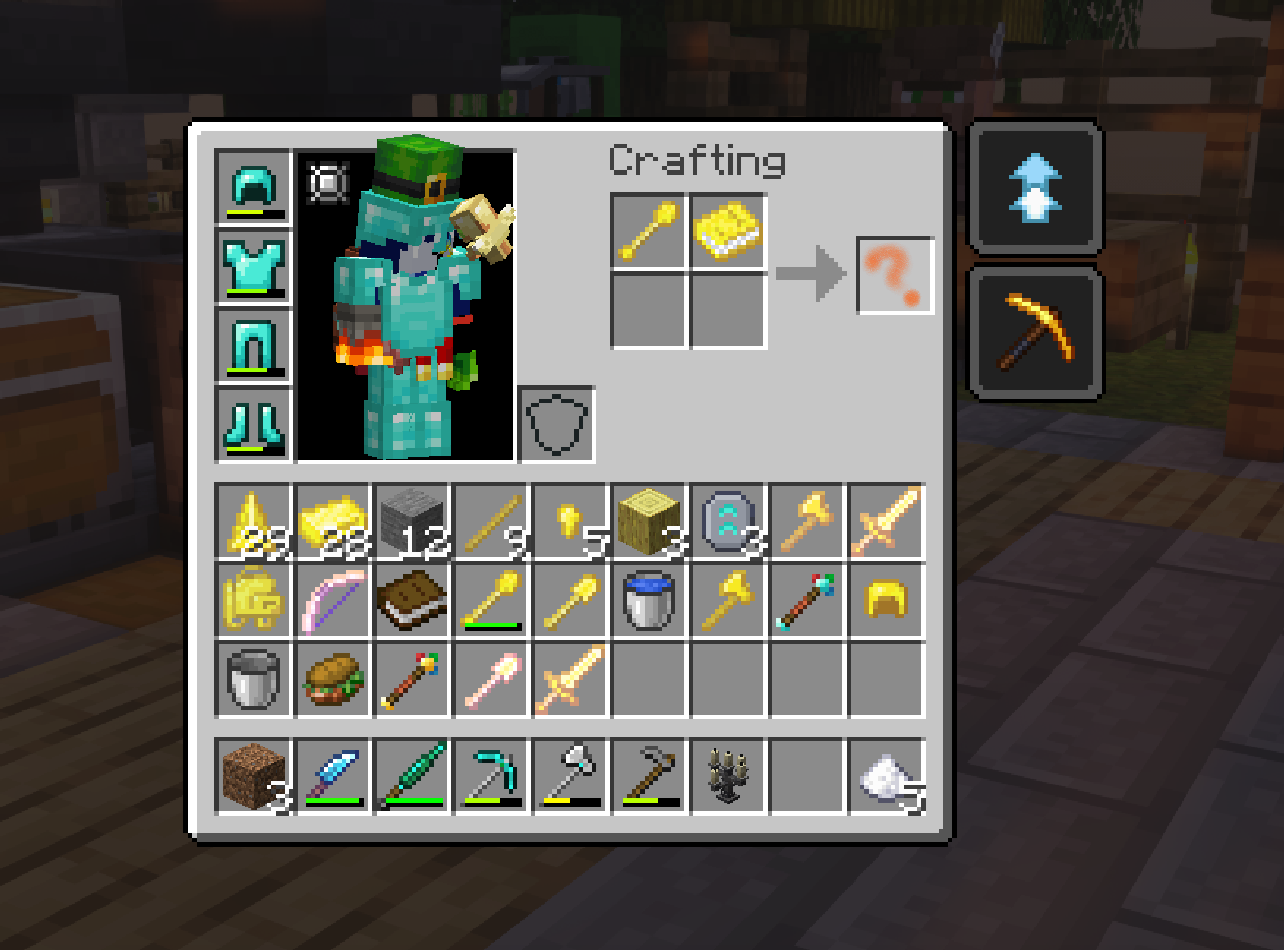Click the equipped diamond chestplate slot

click(x=252, y=267)
